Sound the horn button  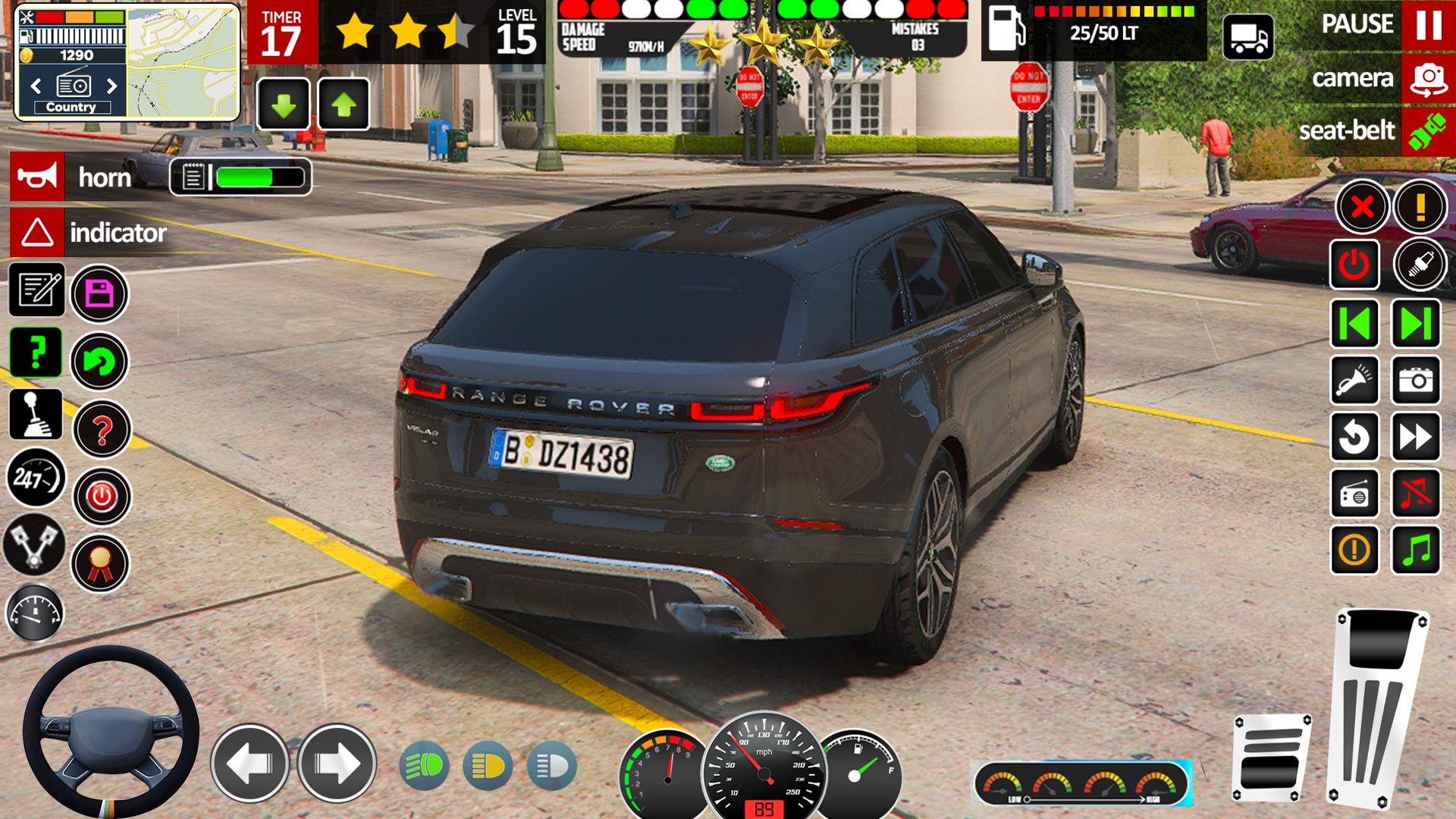click(38, 177)
